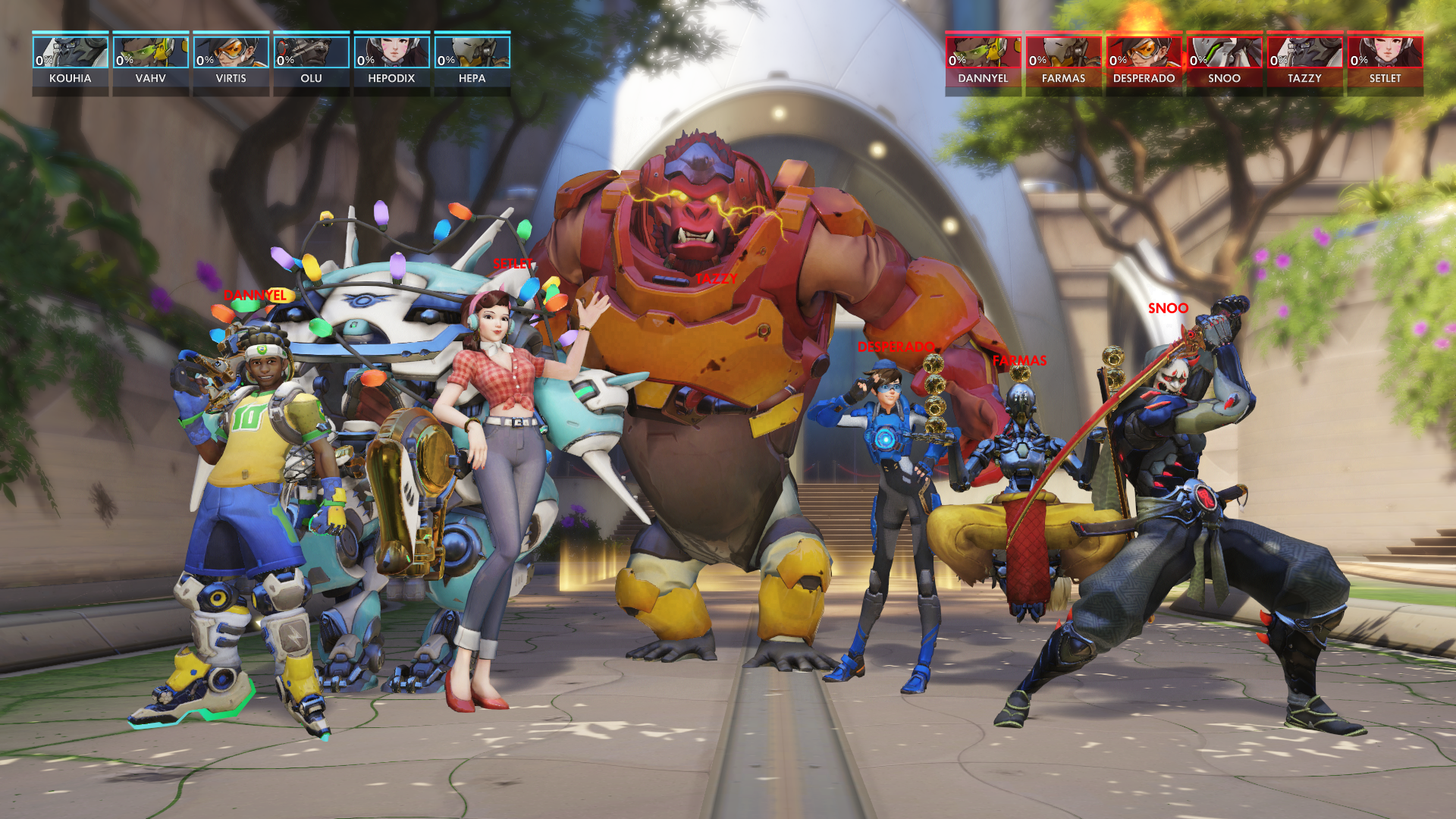Pick HEPODIX's player card
The image size is (1456, 819).
[x=392, y=62]
